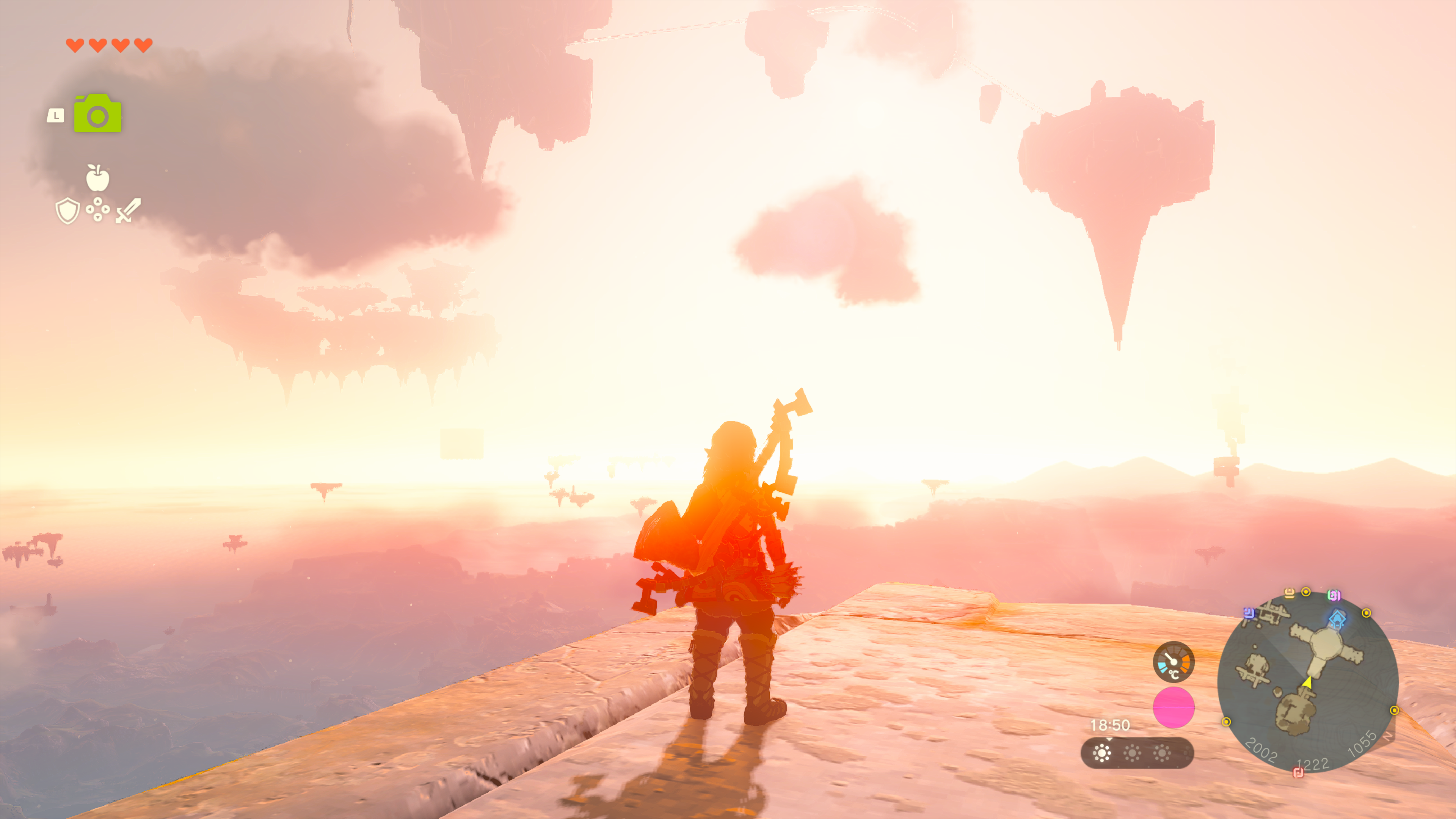The width and height of the screenshot is (1456, 819).
Task: Open the shield quick-select icon
Action: pyautogui.click(x=67, y=211)
